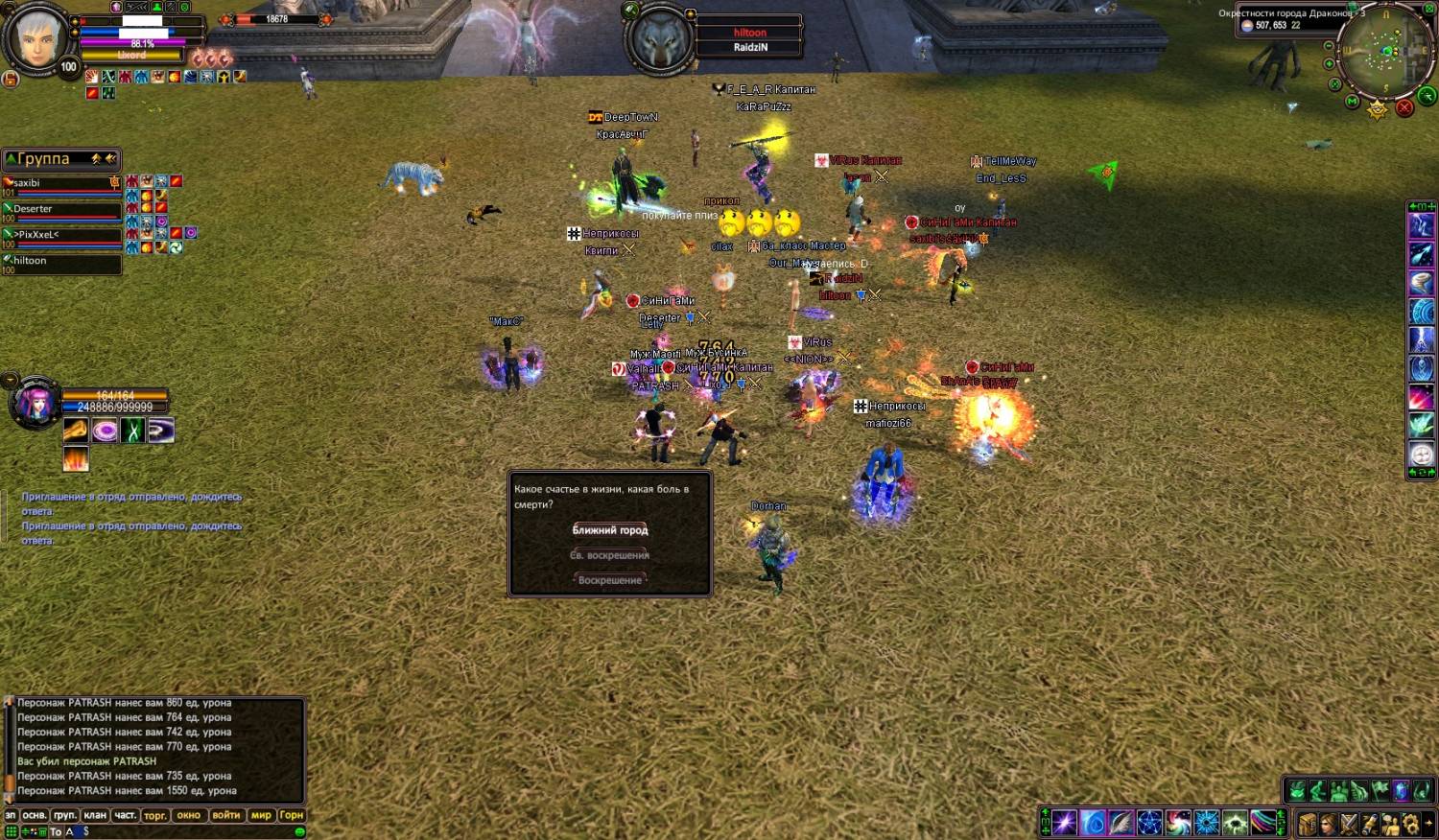Switch chat to the клан tab
1439x840 pixels.
pyautogui.click(x=95, y=816)
